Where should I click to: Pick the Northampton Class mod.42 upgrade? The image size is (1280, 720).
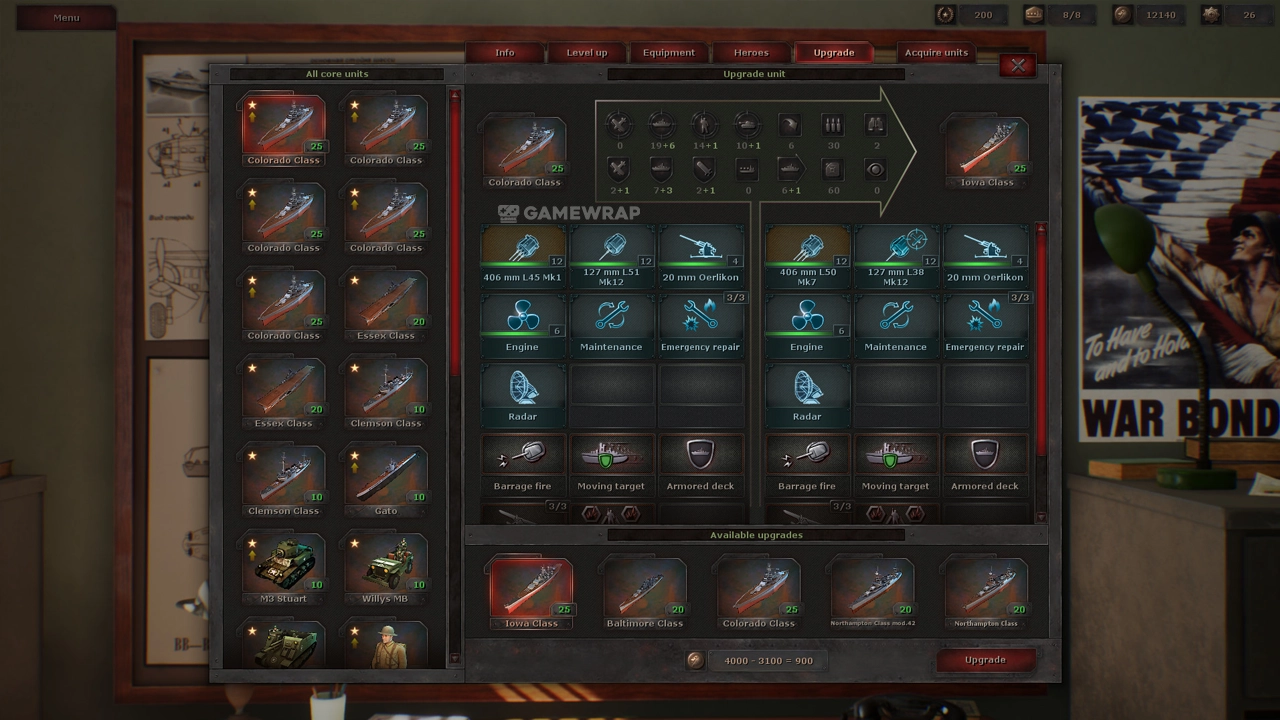coord(872,592)
